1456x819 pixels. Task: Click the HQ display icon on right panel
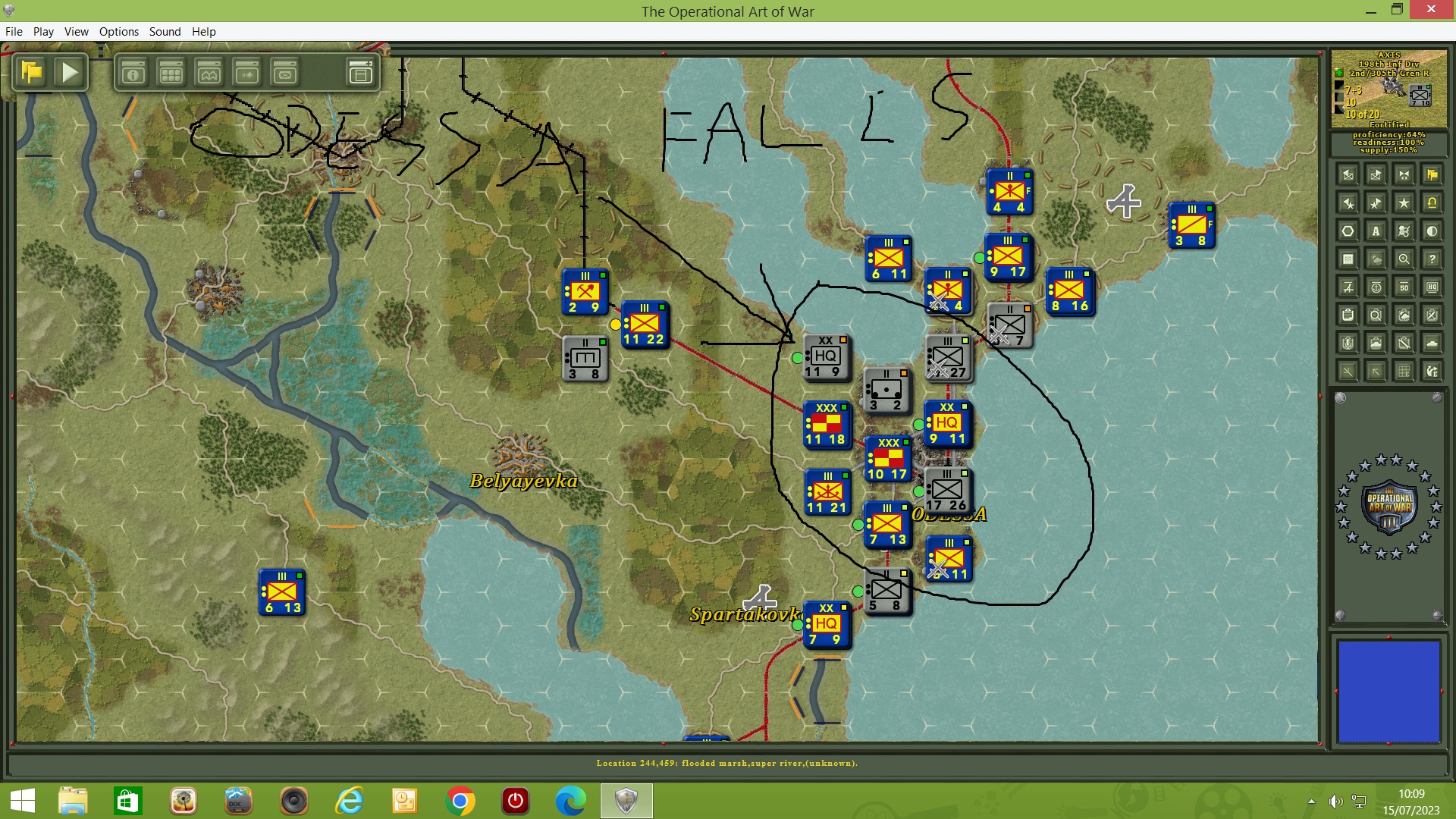pyautogui.click(x=1432, y=287)
